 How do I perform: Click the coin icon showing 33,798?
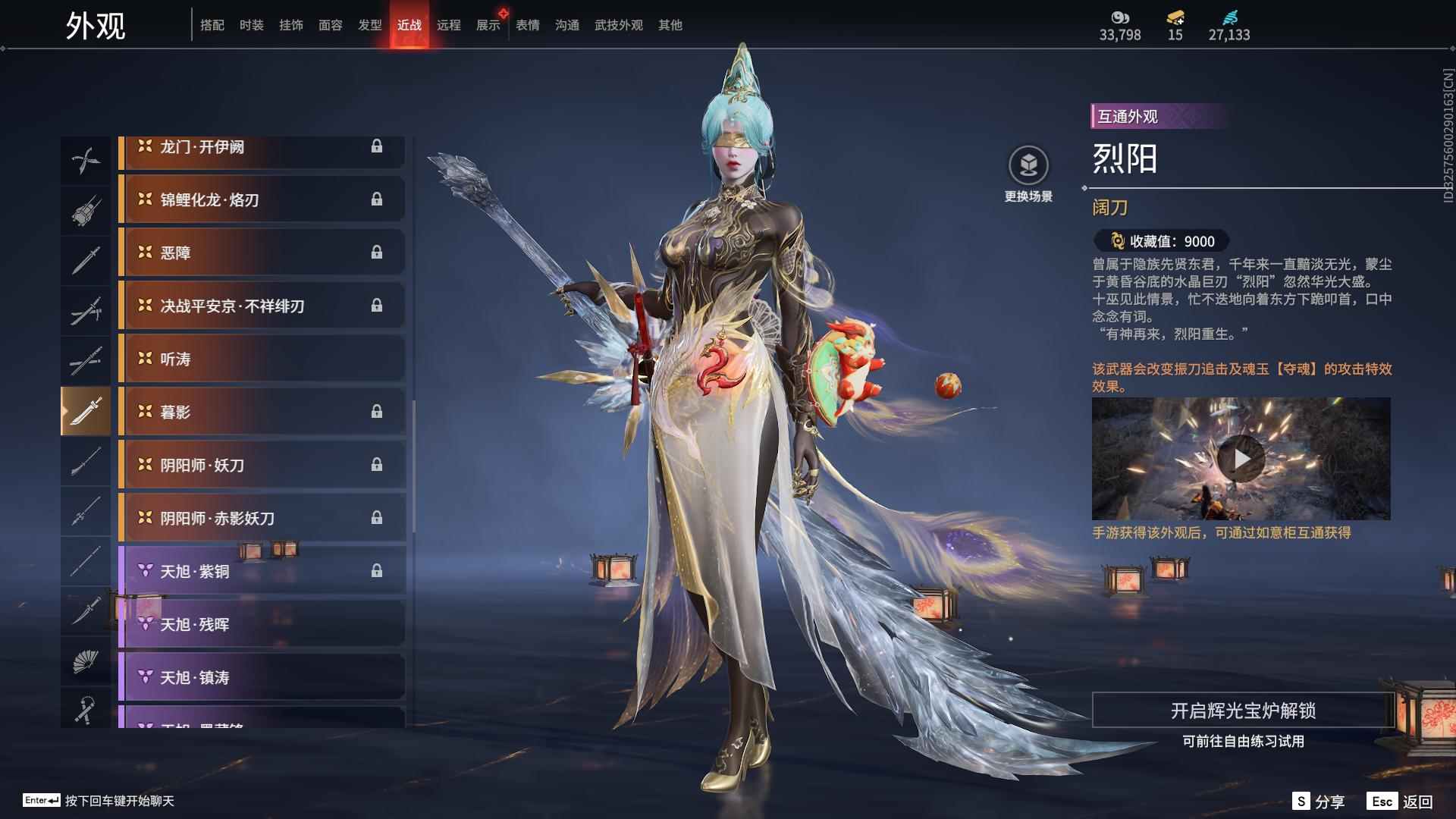pos(1122,19)
